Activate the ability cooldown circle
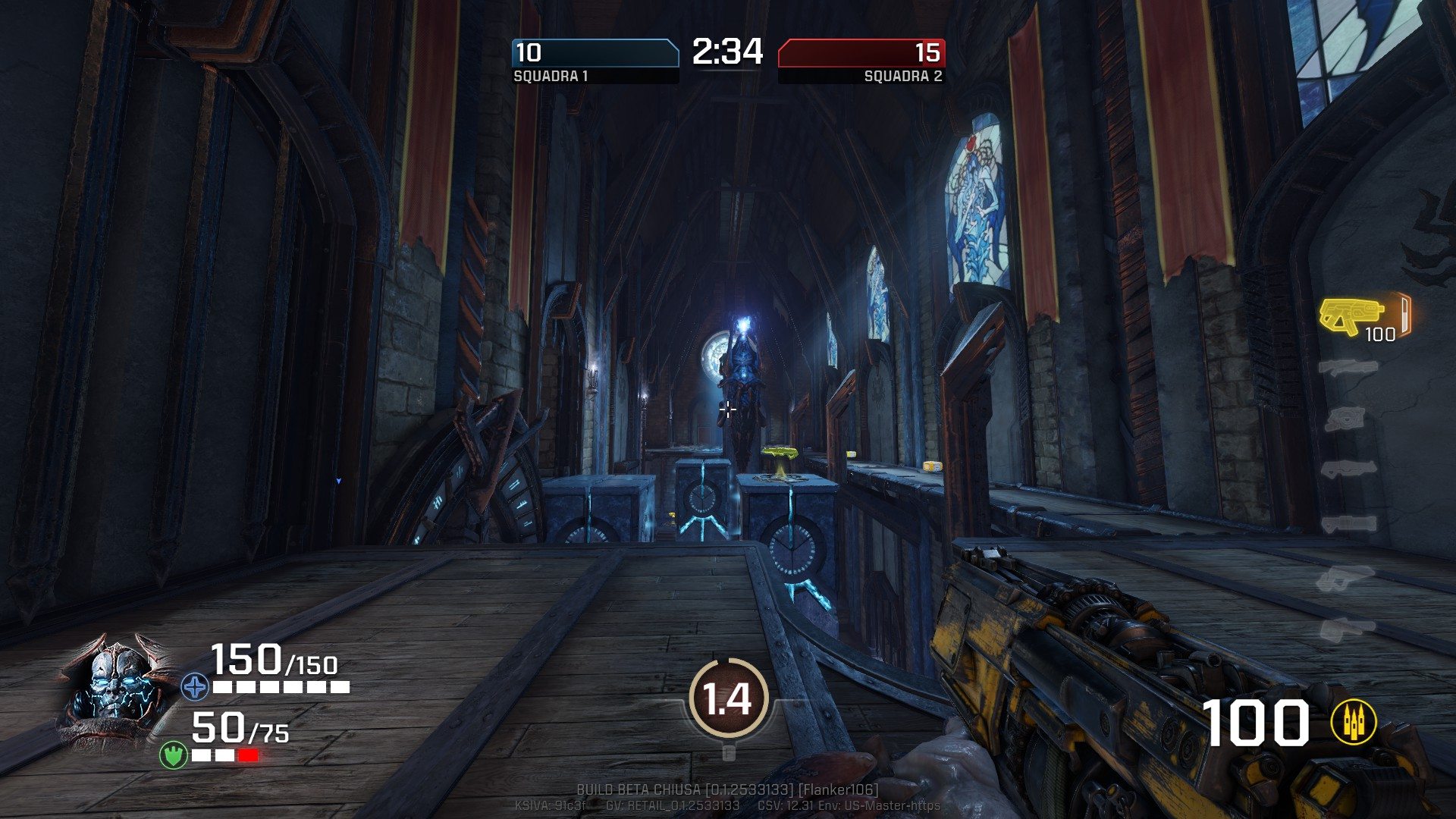The height and width of the screenshot is (819, 1456). pos(728,698)
